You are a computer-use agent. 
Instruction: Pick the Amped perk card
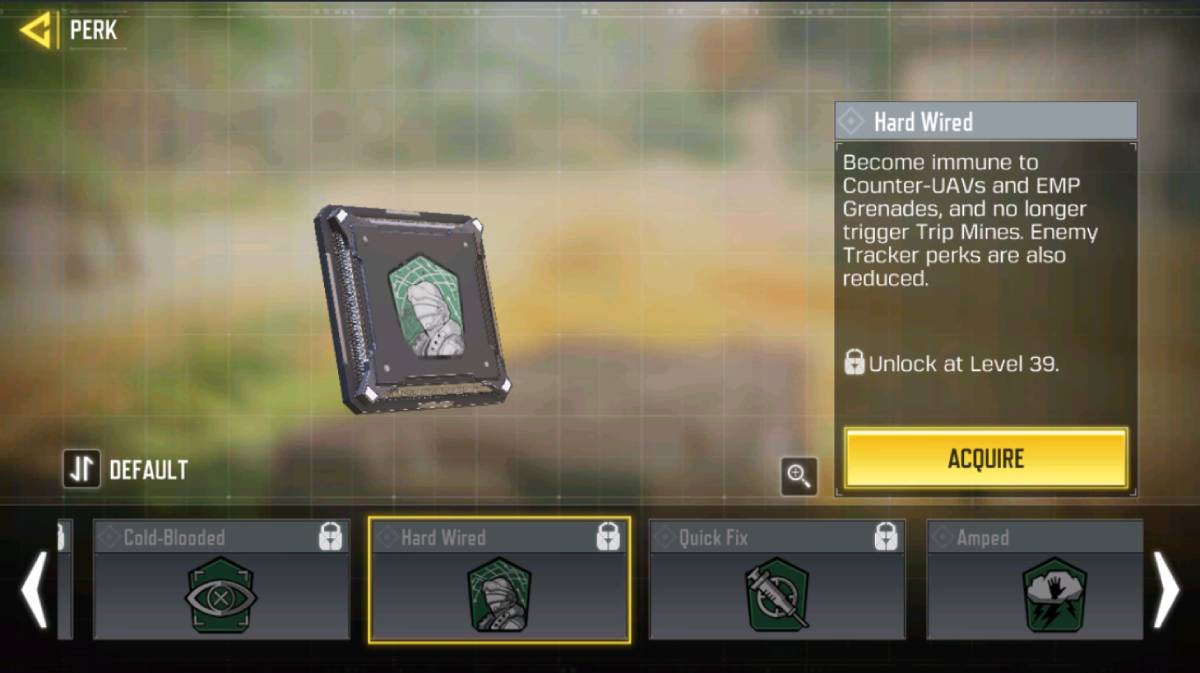point(1034,580)
